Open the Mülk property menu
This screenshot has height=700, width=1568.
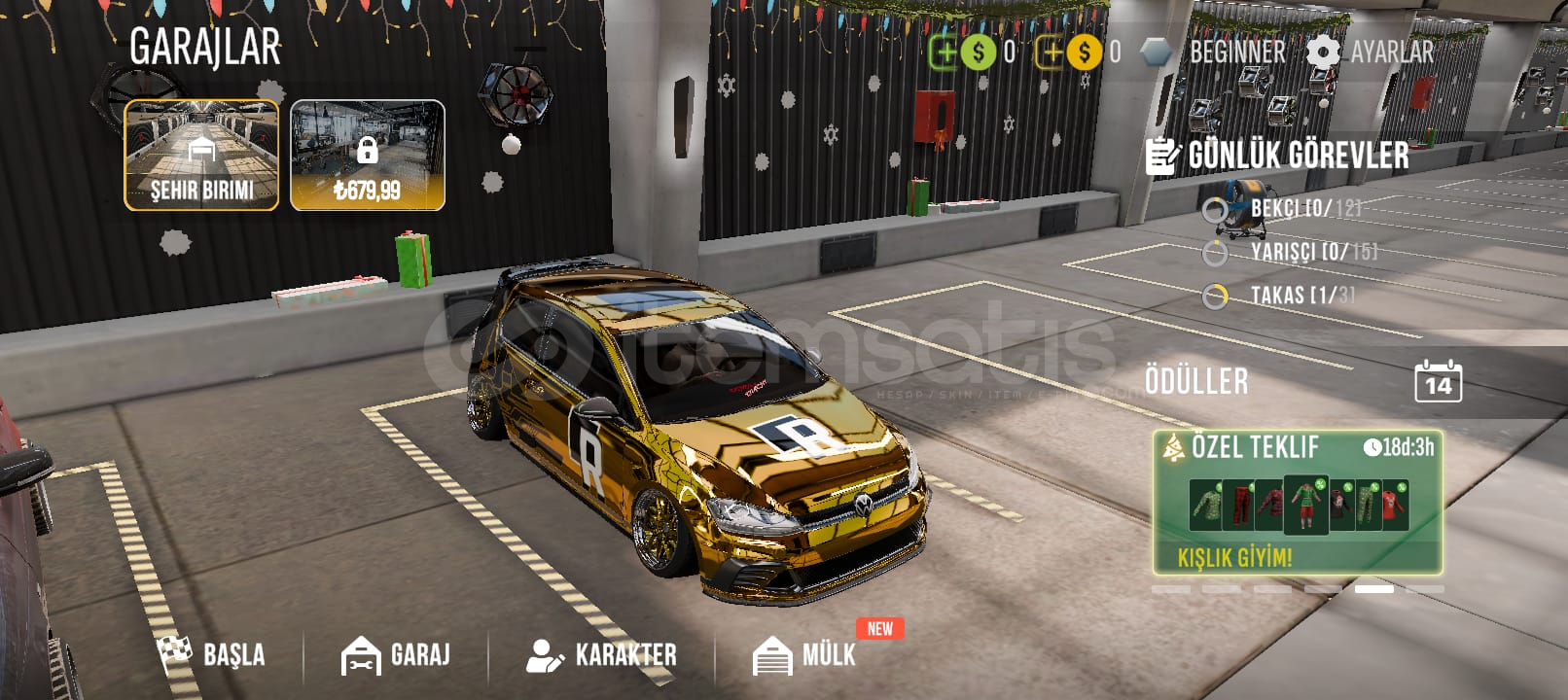coord(805,654)
